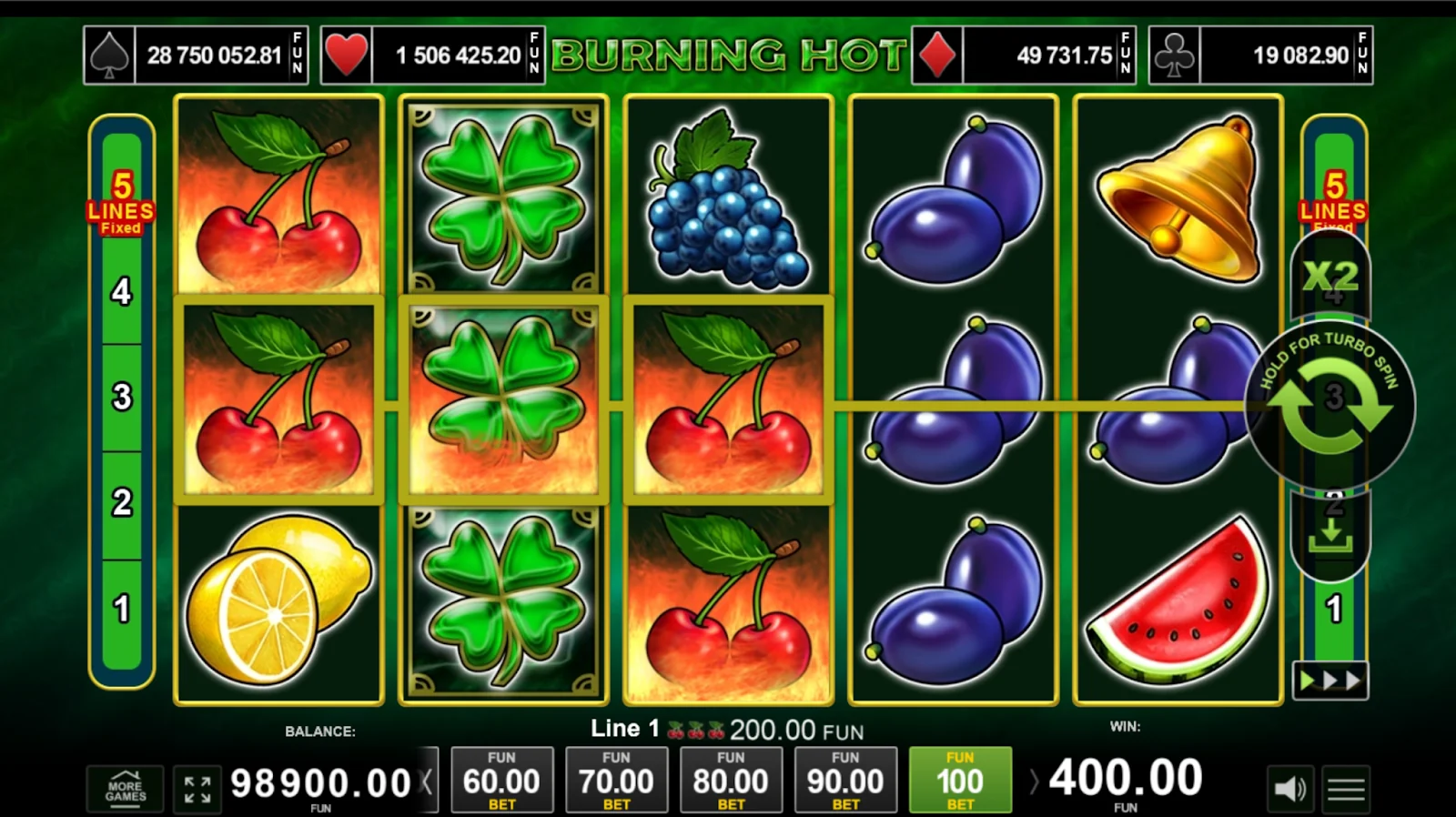Viewport: 1456px width, 817px height.
Task: Open the hamburger menu
Action: (1346, 788)
